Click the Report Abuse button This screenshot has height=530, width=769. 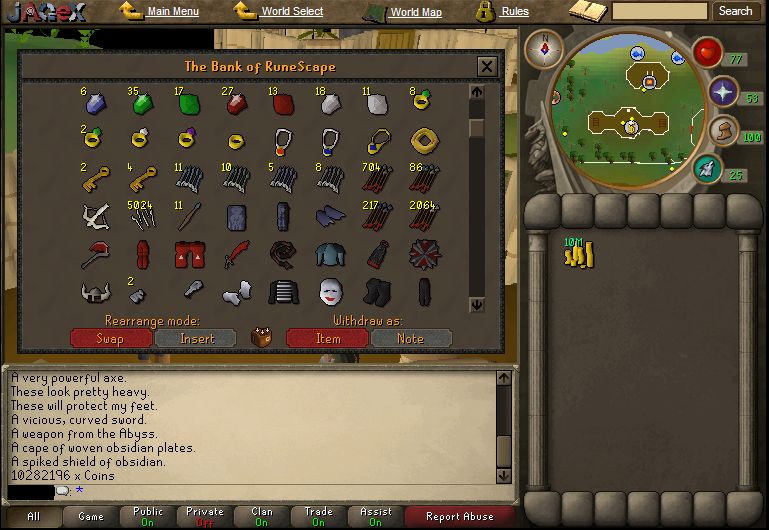[458, 516]
